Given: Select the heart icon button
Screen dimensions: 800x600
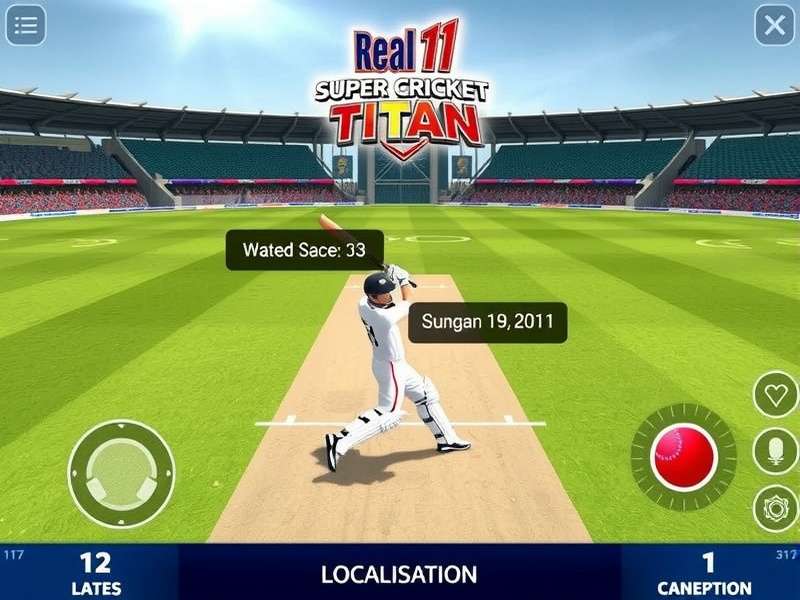Looking at the screenshot, I should (x=775, y=394).
